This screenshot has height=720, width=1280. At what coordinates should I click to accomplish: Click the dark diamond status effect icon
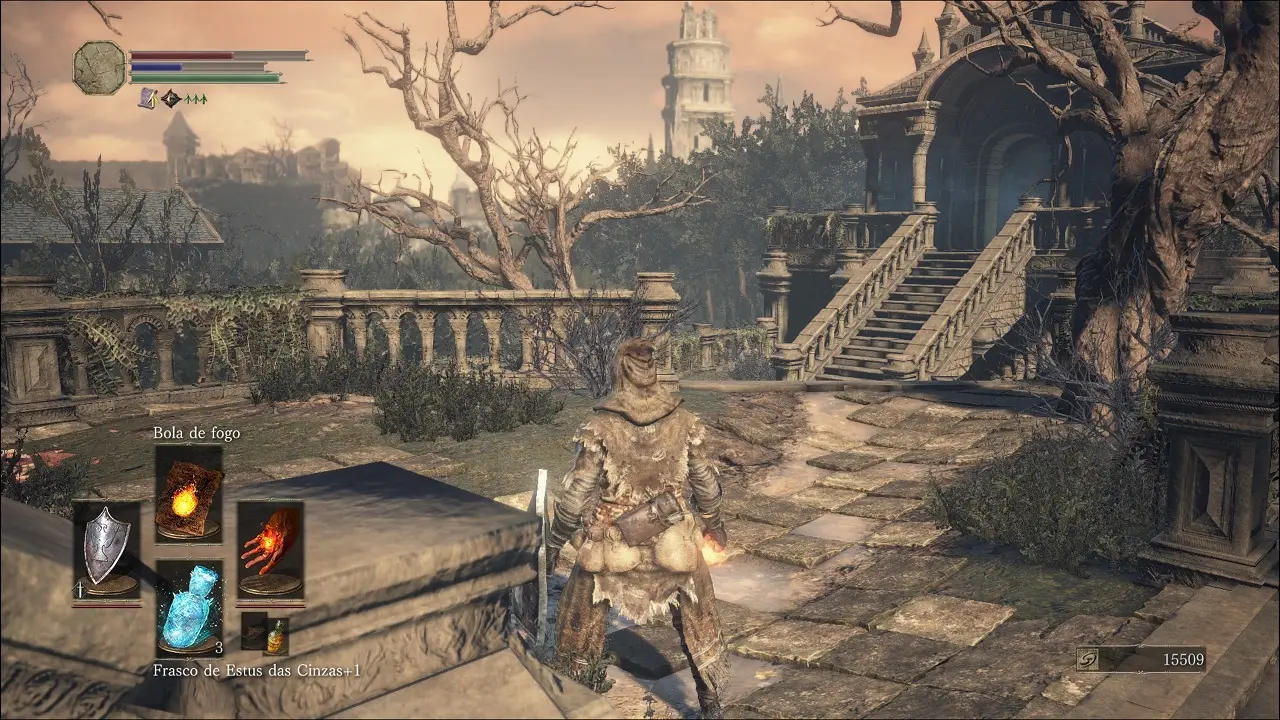point(171,98)
